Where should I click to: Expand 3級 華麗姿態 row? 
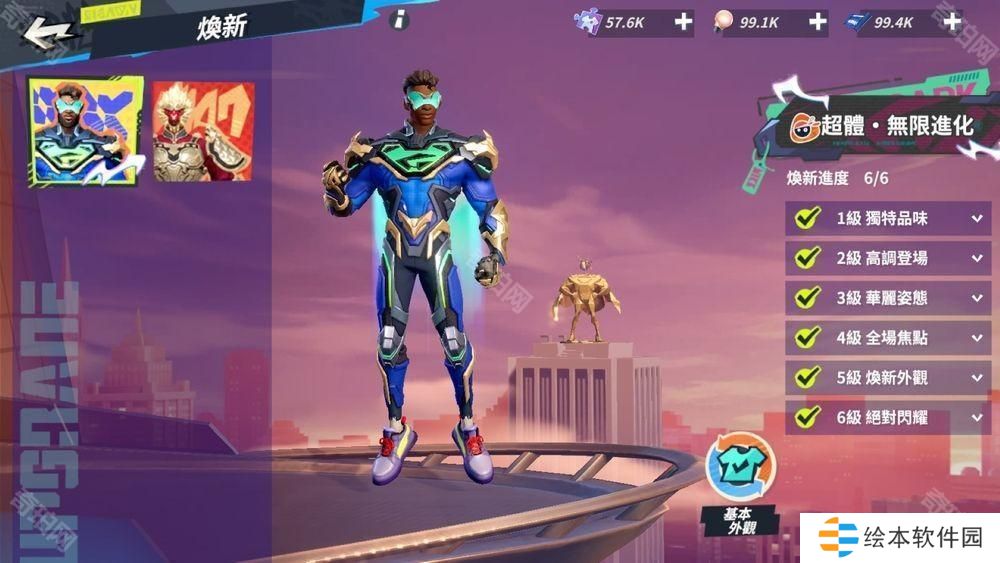[976, 298]
